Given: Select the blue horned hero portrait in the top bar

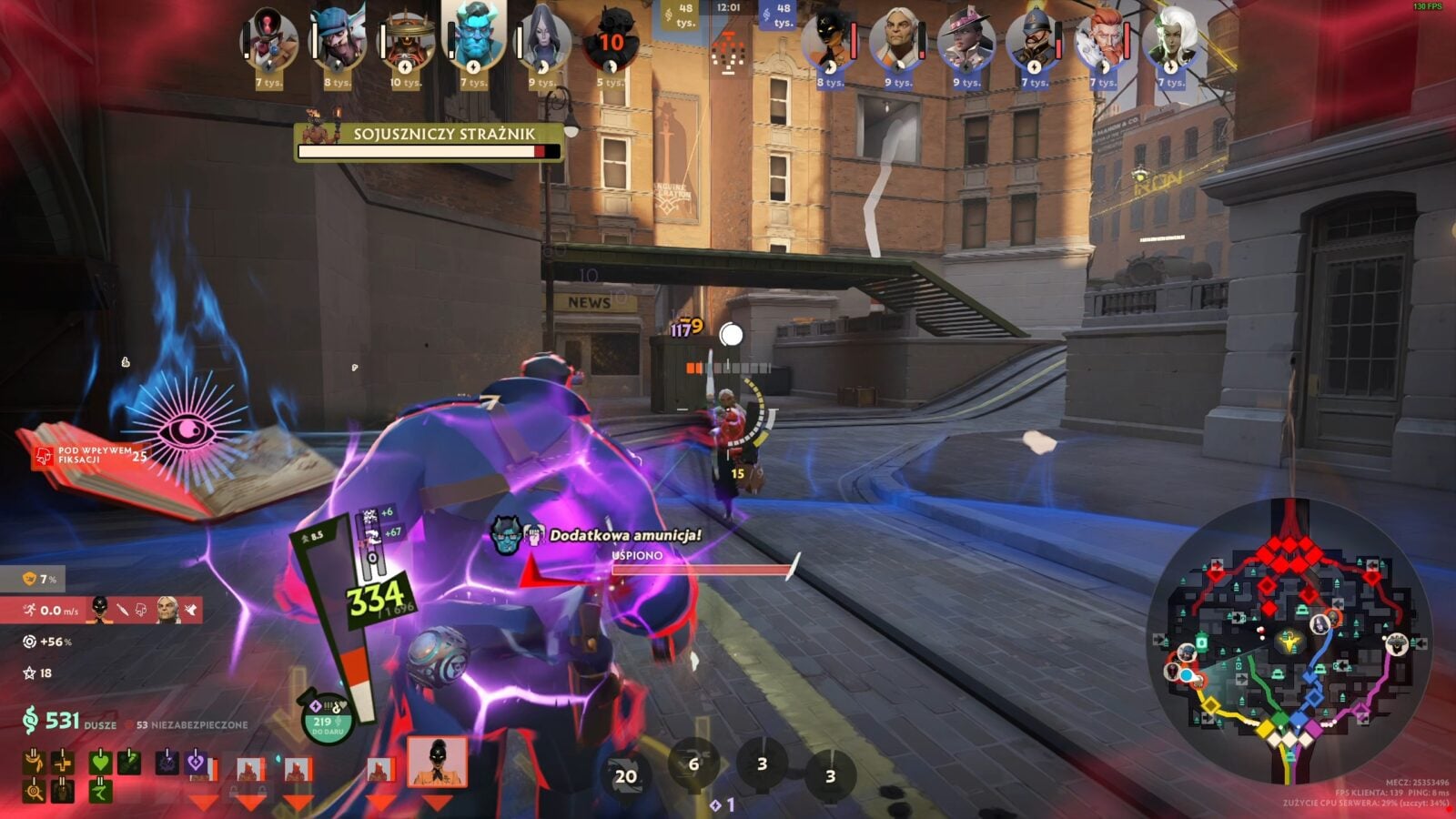Looking at the screenshot, I should click(x=474, y=38).
